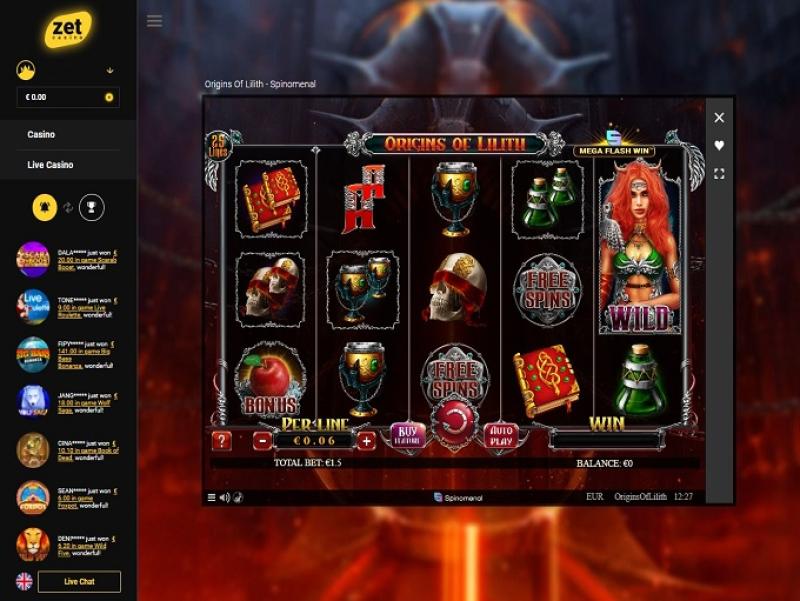Increase the per line bet with plus
The image size is (800, 601).
366,441
